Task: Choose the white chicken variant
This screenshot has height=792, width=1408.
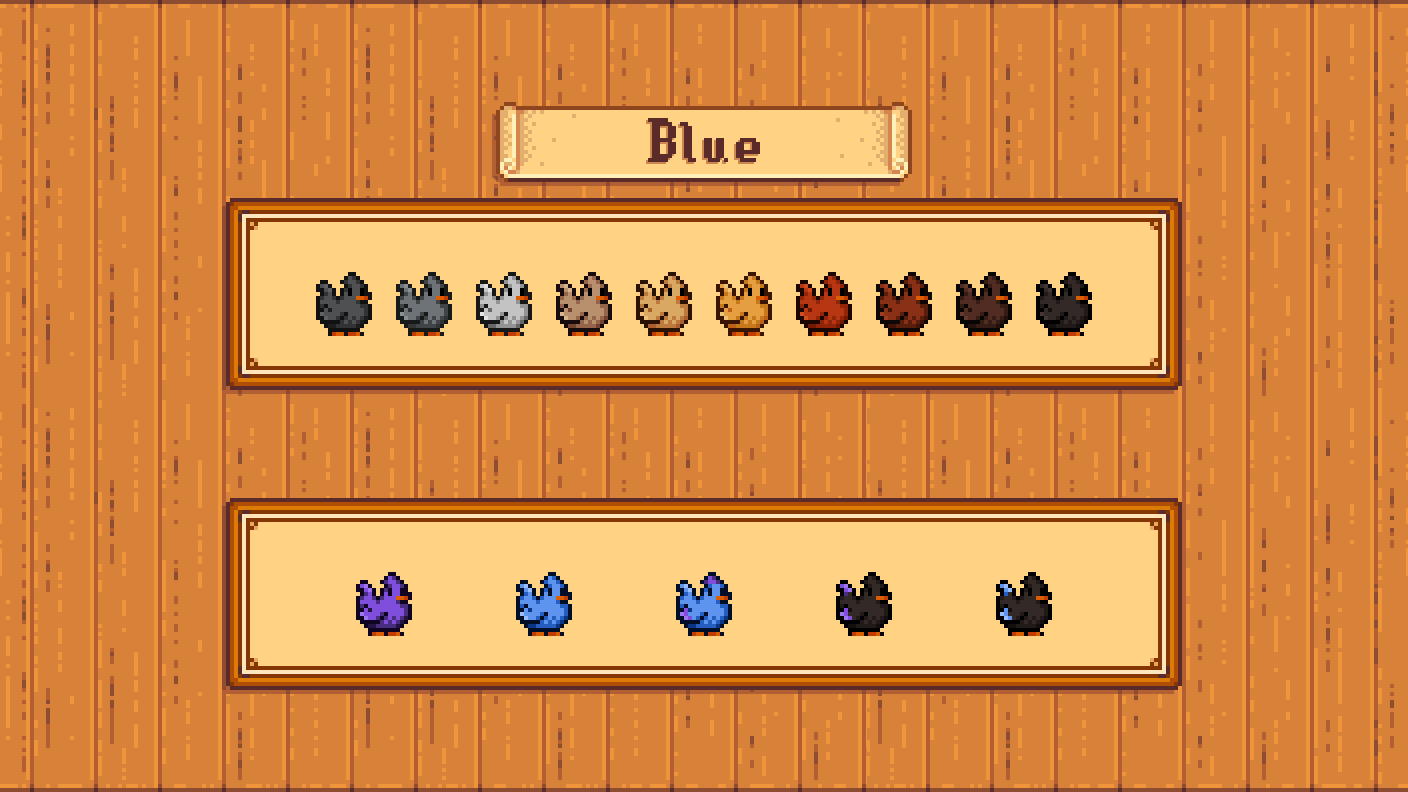Action: [505, 305]
